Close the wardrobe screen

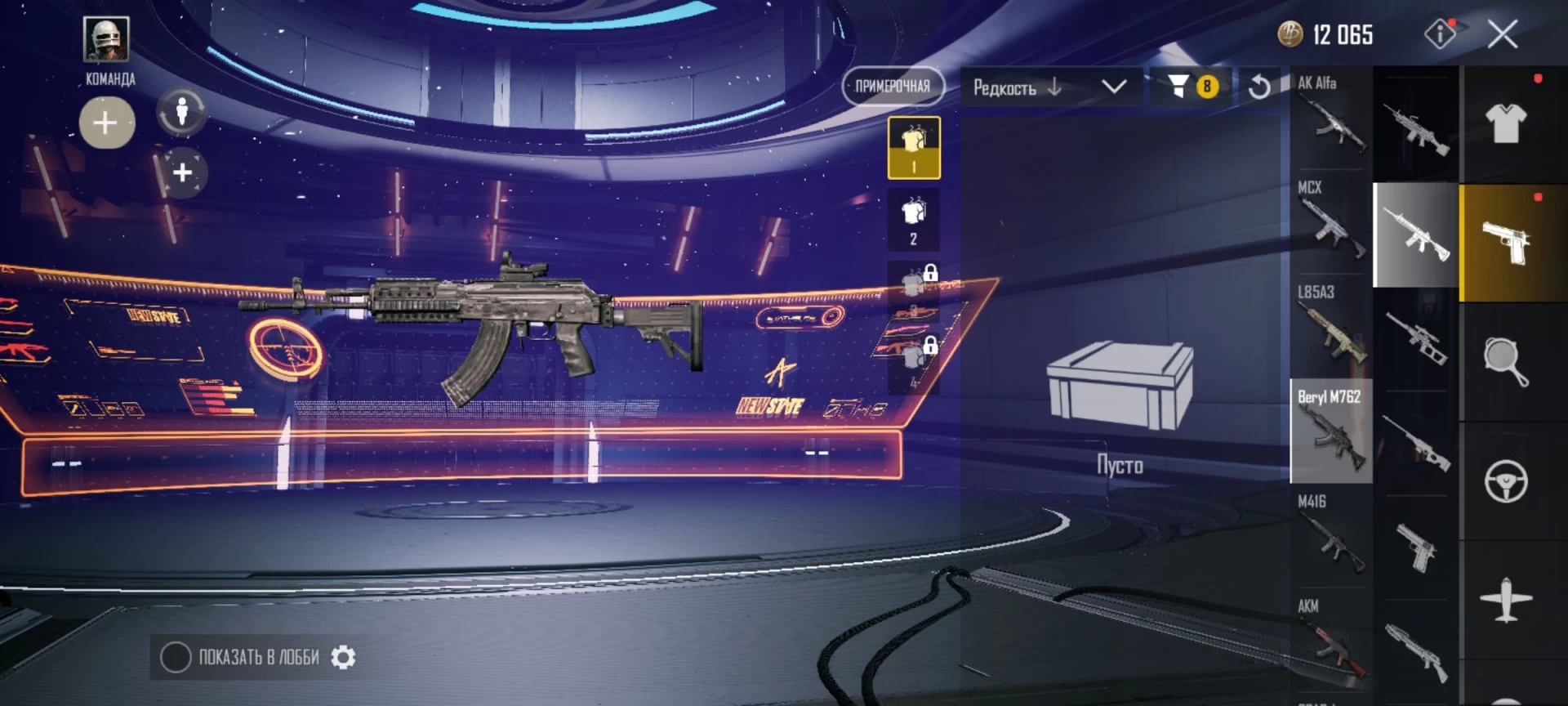(1502, 34)
